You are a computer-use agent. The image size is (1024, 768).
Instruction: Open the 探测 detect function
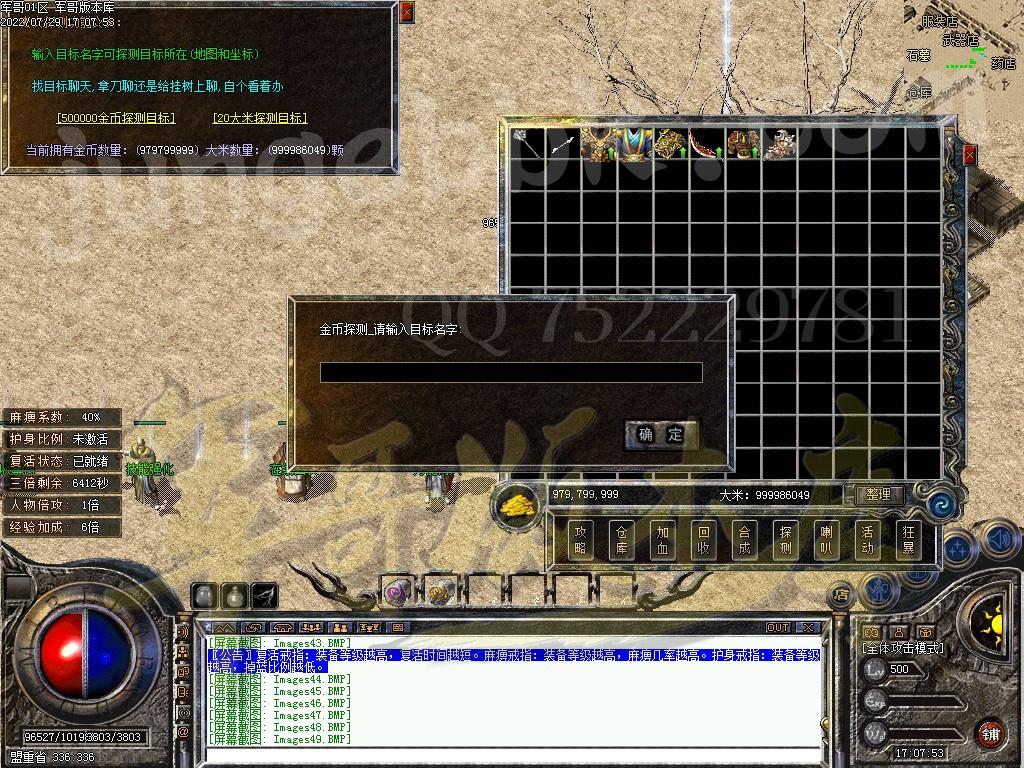coord(786,540)
